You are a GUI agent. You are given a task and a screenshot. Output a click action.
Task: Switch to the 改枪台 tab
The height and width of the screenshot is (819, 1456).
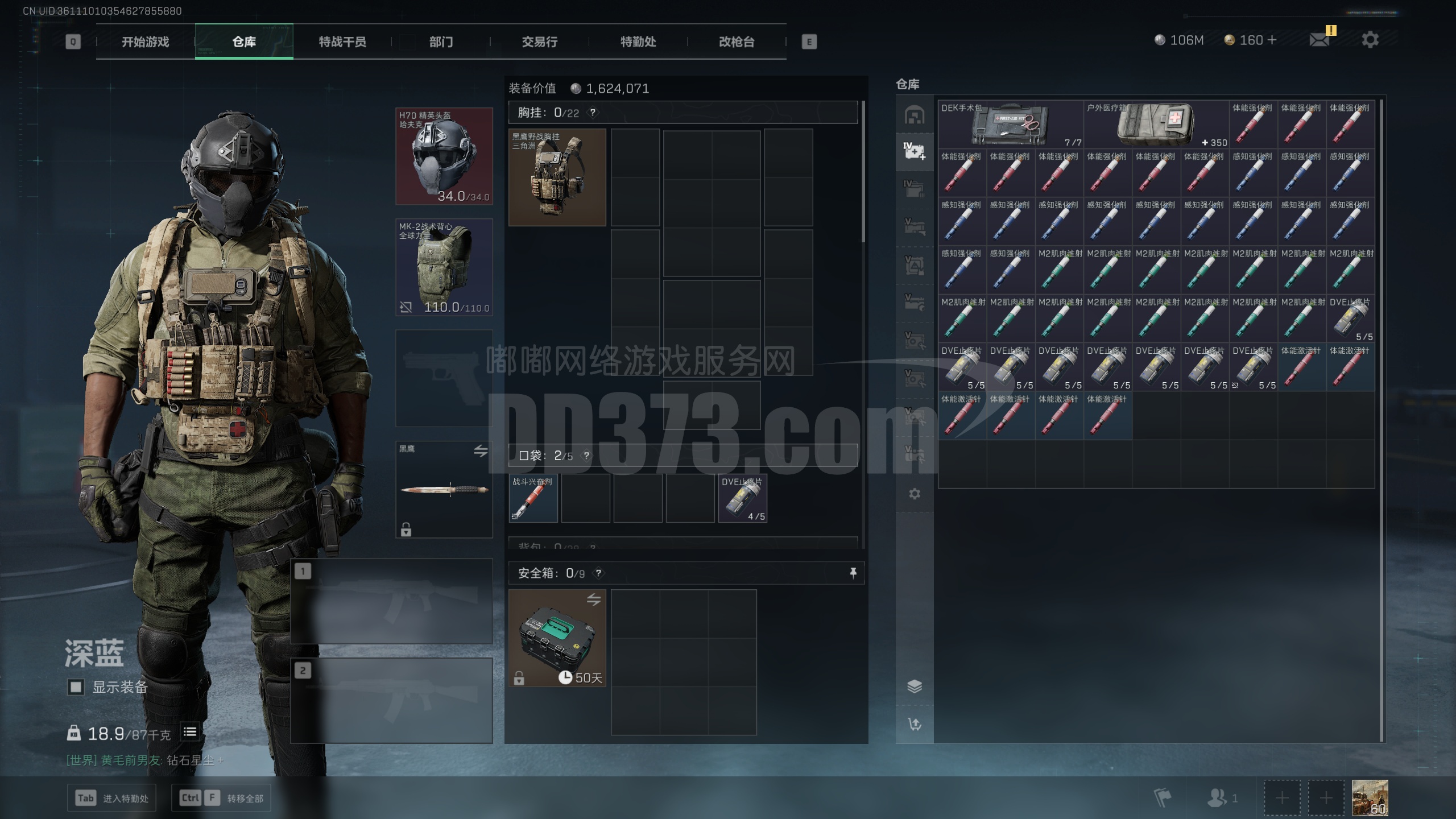736,42
